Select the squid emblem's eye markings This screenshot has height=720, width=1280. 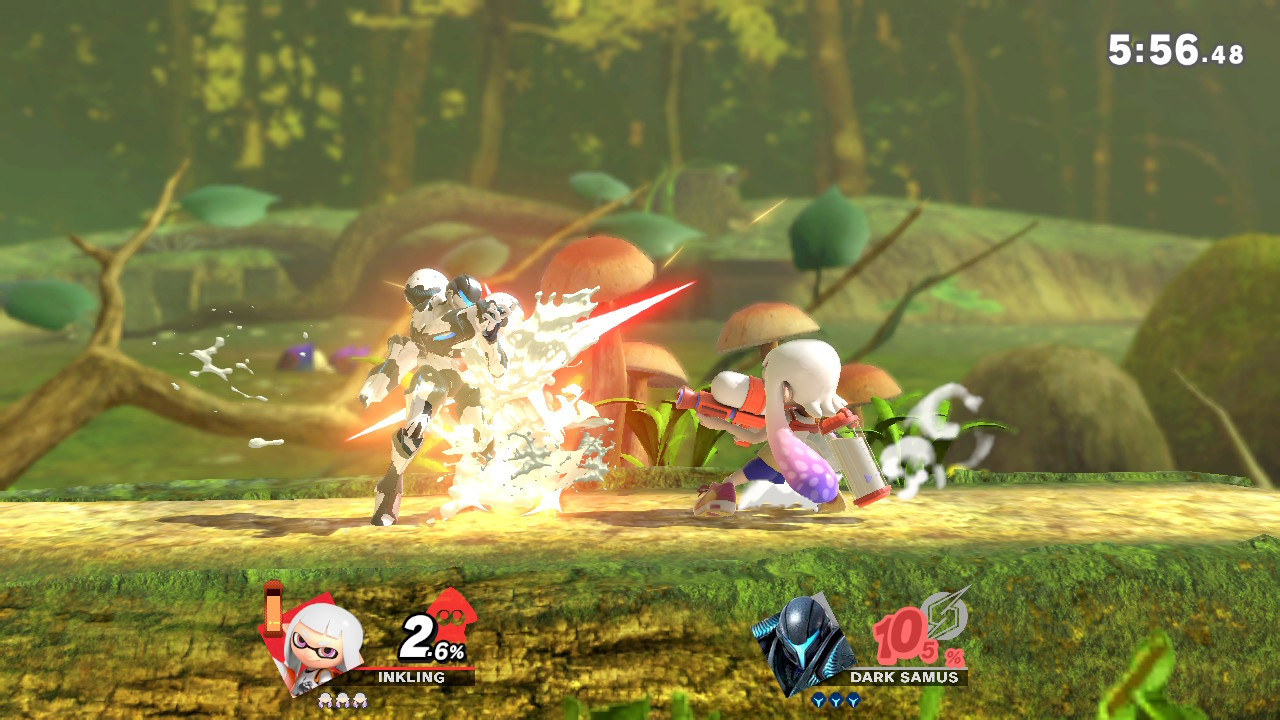tap(450, 616)
